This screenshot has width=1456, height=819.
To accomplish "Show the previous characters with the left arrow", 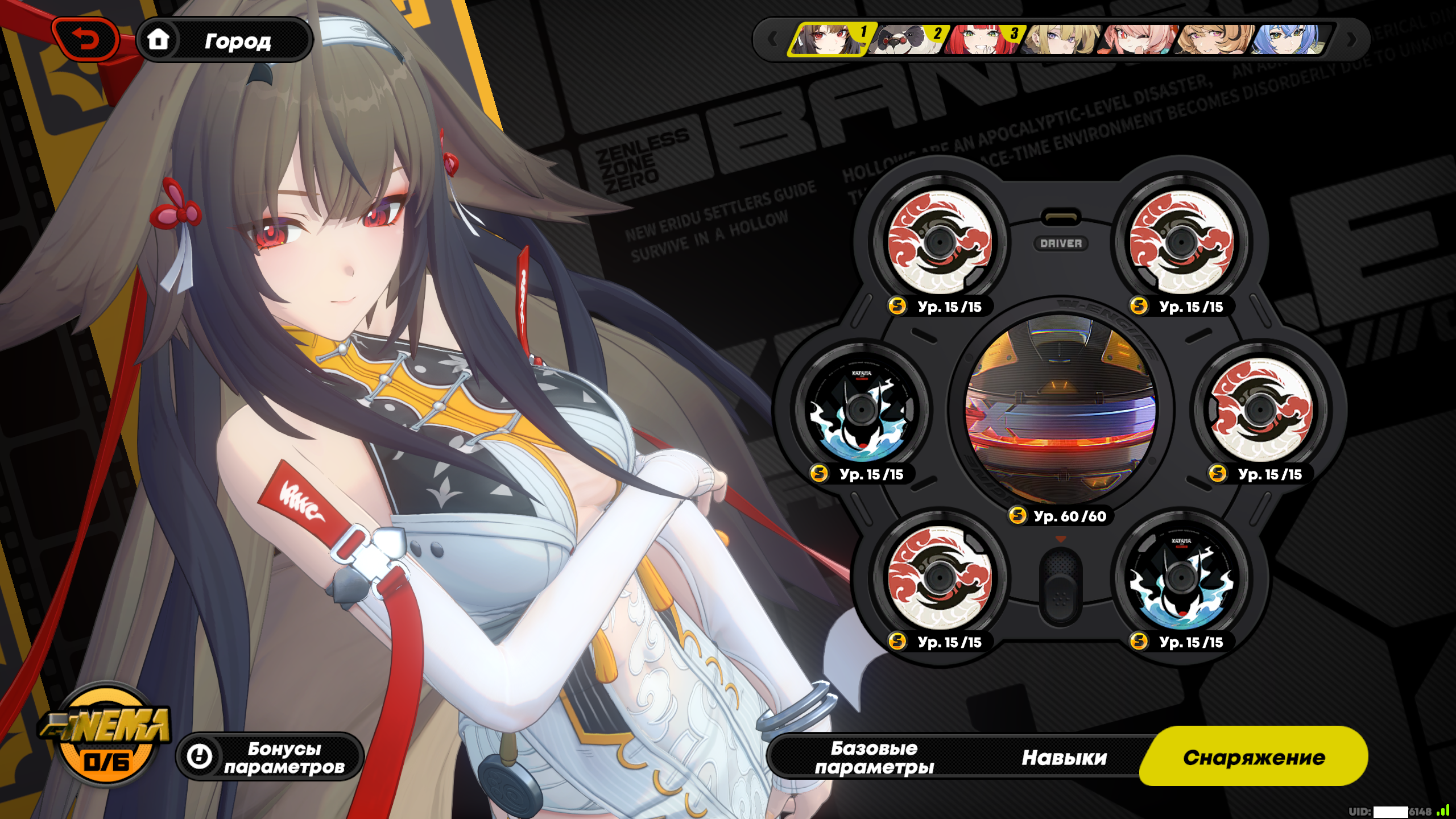I will 772,39.
